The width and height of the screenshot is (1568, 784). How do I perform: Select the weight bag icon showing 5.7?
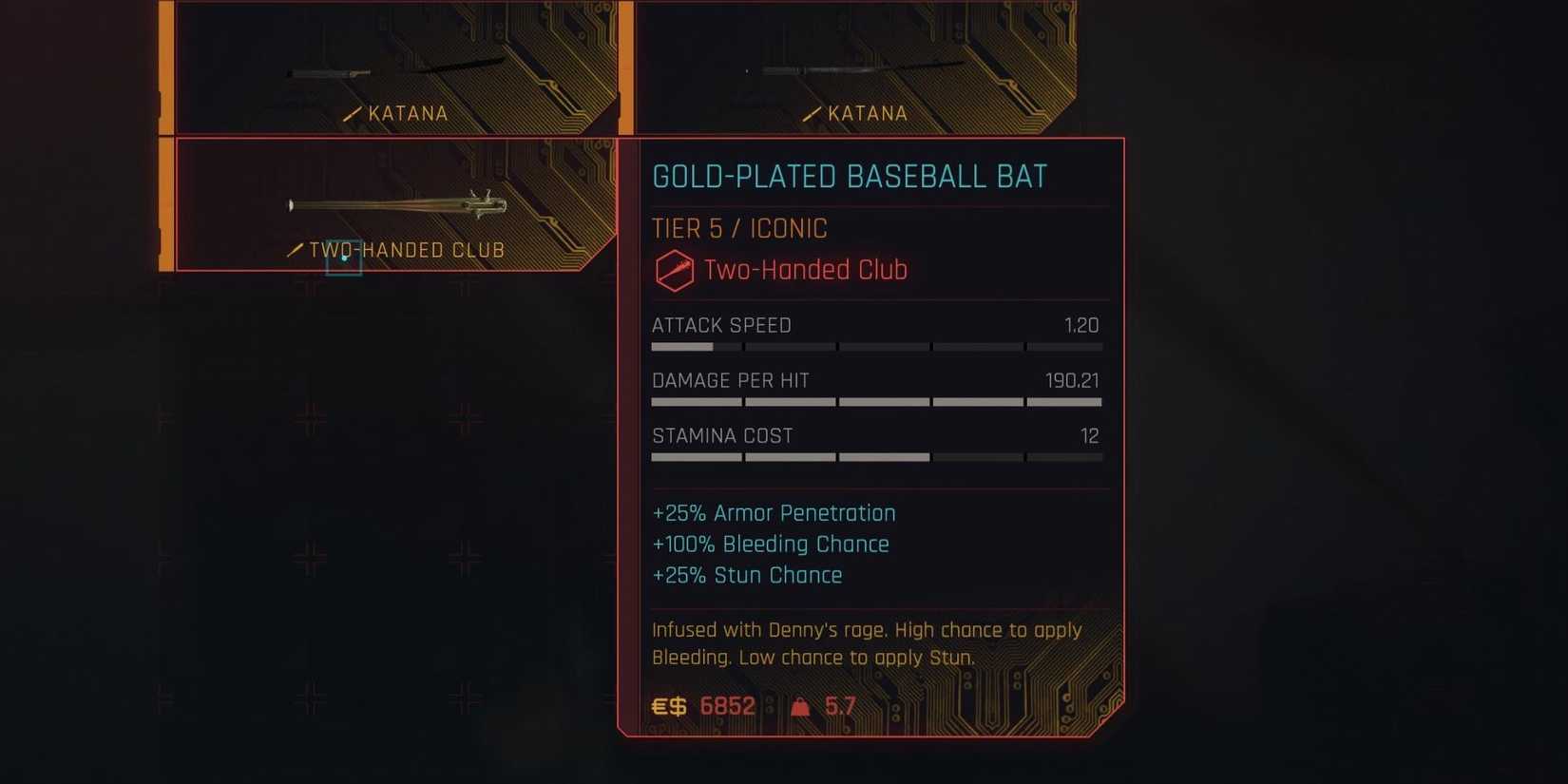click(x=799, y=706)
